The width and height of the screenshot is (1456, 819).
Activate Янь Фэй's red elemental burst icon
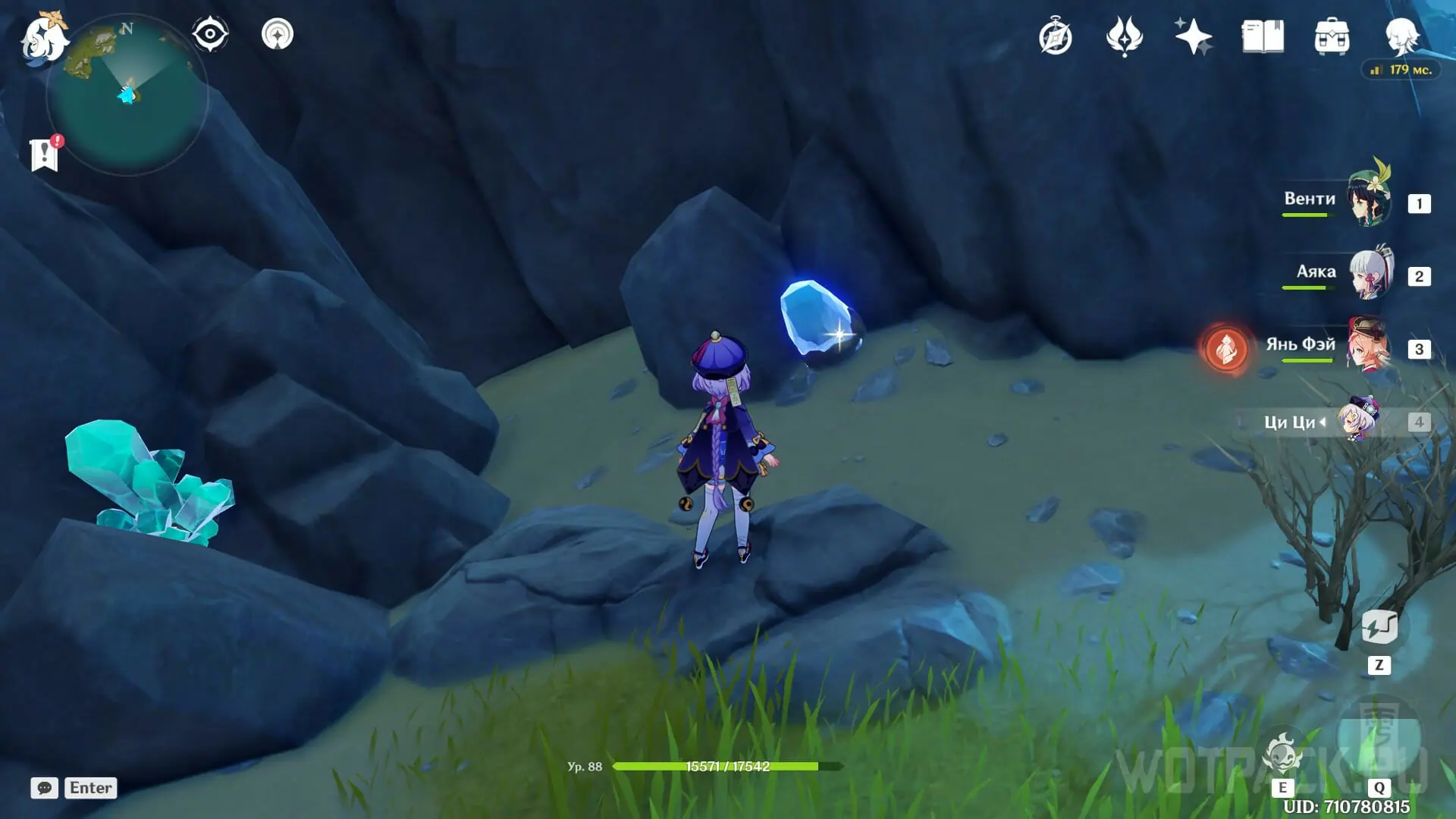(x=1226, y=349)
